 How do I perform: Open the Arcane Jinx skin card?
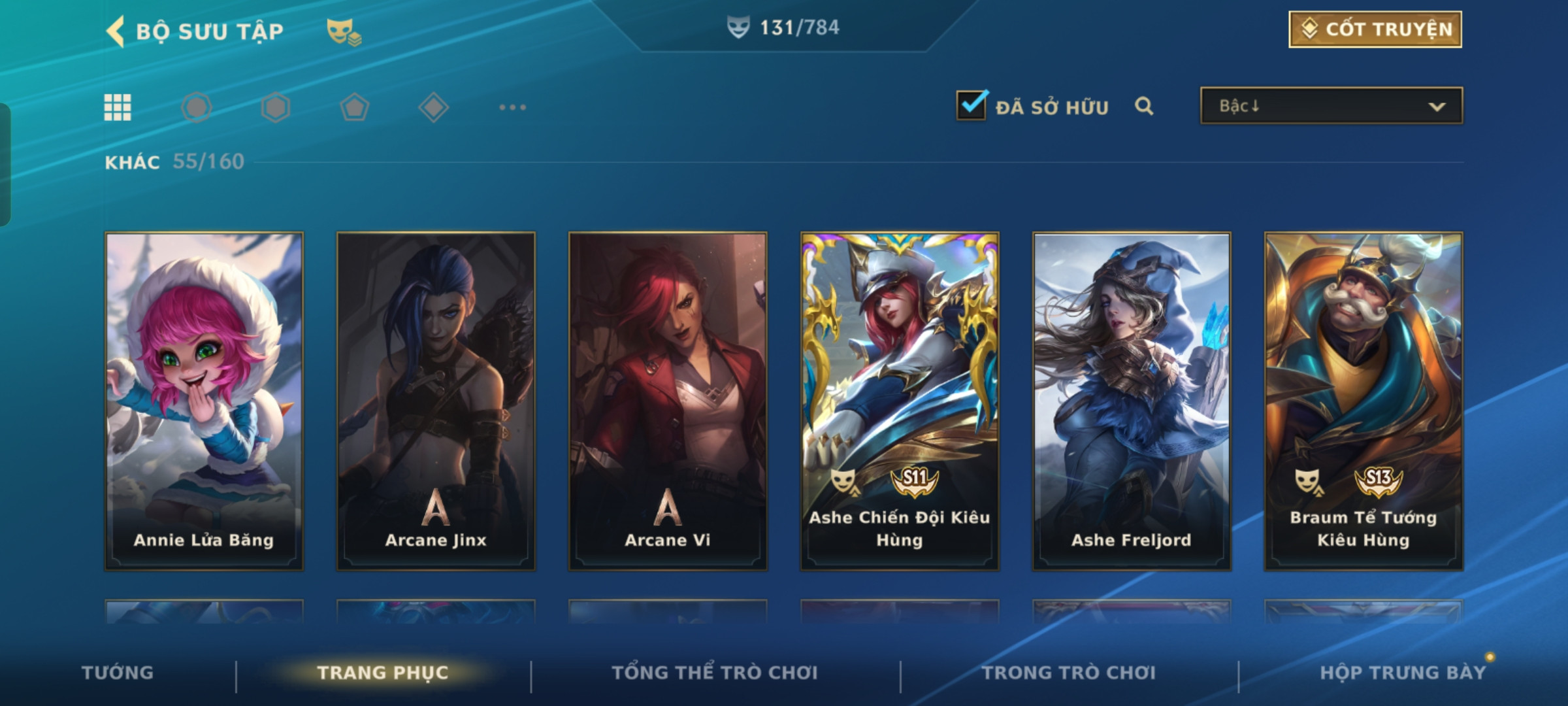pyautogui.click(x=436, y=401)
